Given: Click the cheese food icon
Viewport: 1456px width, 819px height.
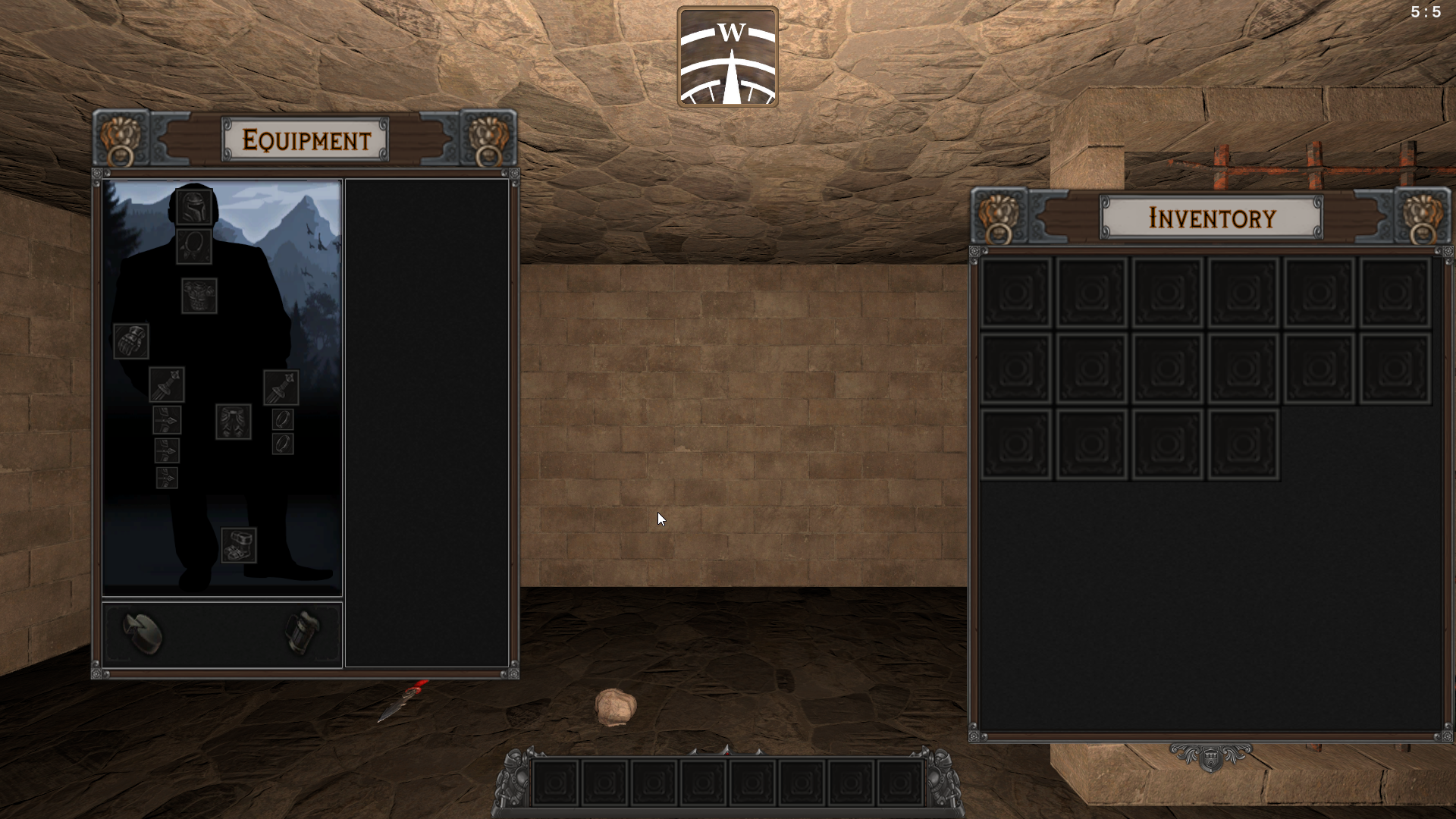Looking at the screenshot, I should coord(143,633).
